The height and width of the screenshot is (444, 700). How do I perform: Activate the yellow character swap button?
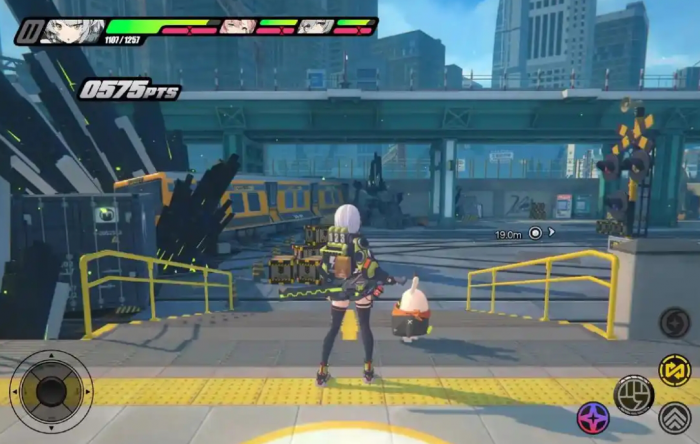click(x=675, y=370)
